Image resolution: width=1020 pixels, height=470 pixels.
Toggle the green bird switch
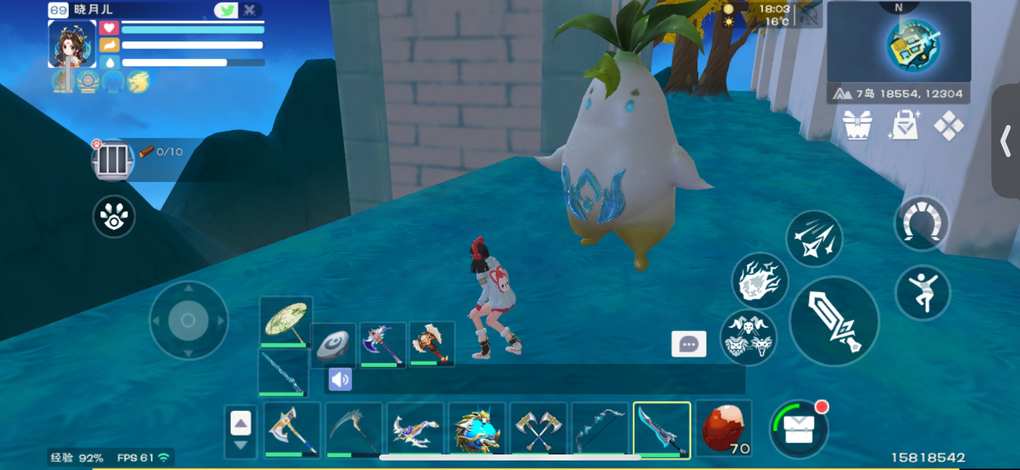(x=226, y=10)
